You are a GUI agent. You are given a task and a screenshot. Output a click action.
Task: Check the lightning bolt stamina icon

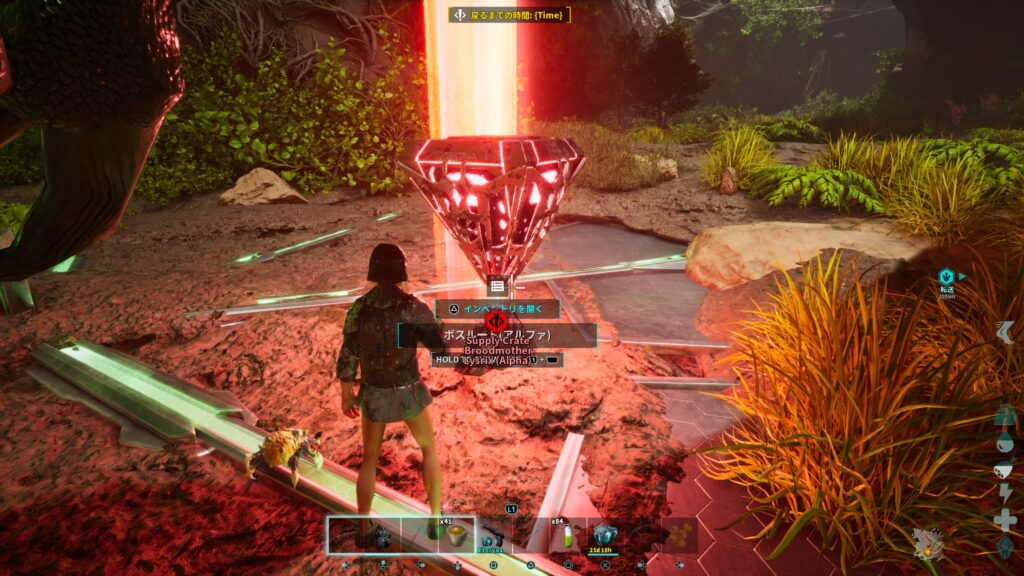(1005, 494)
